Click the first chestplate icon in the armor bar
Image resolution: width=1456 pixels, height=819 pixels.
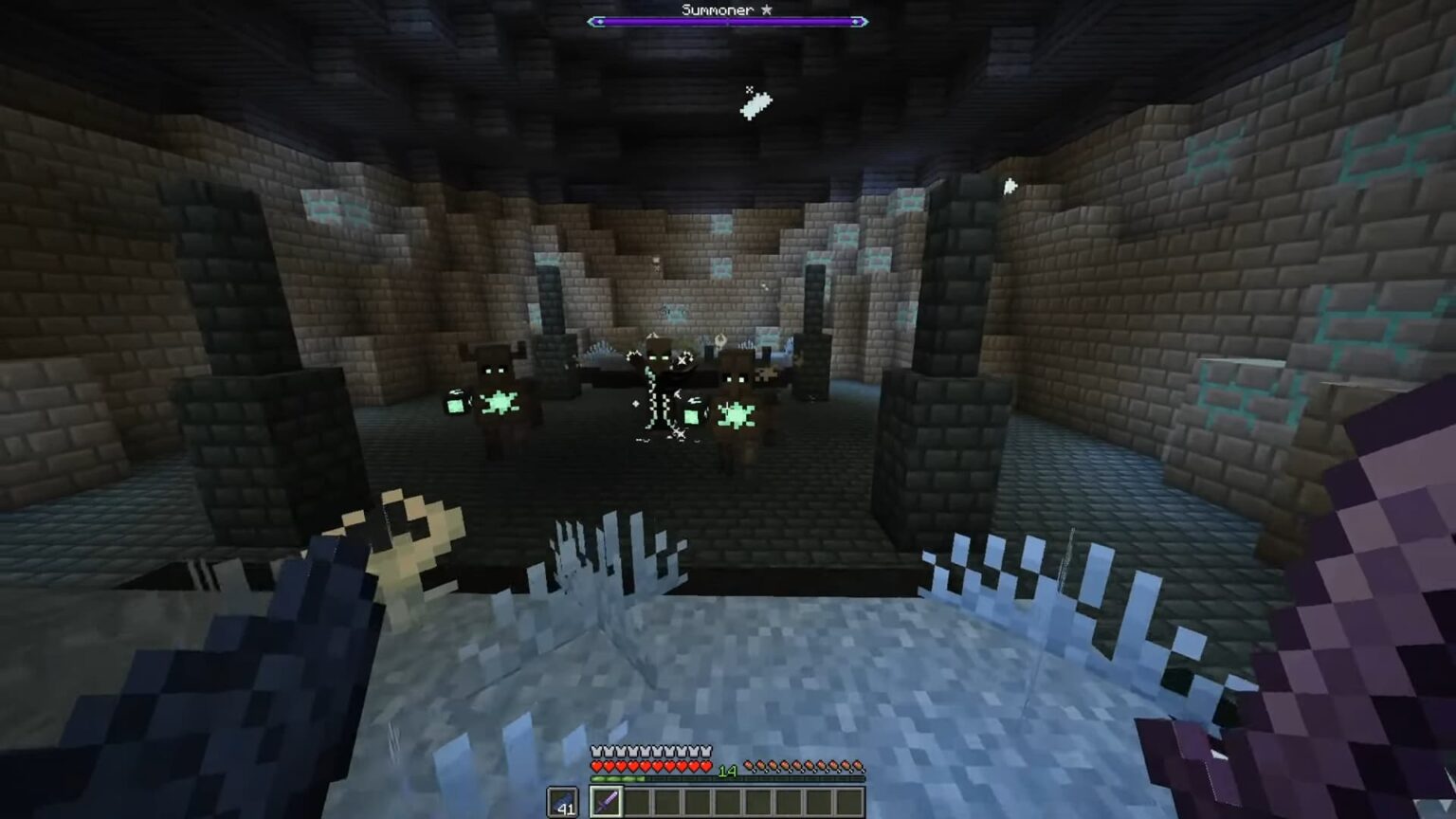point(595,750)
